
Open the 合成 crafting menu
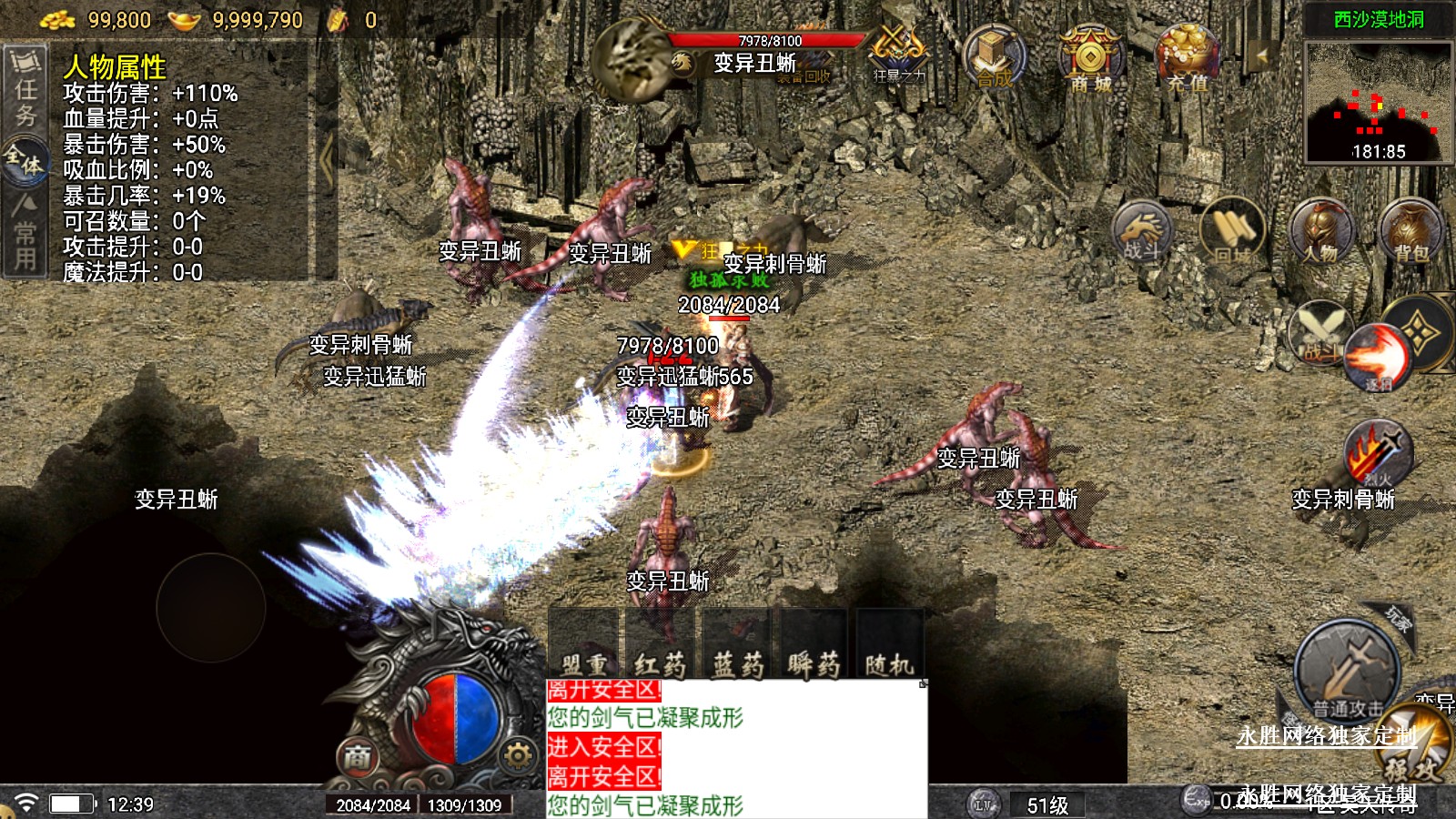point(994,56)
